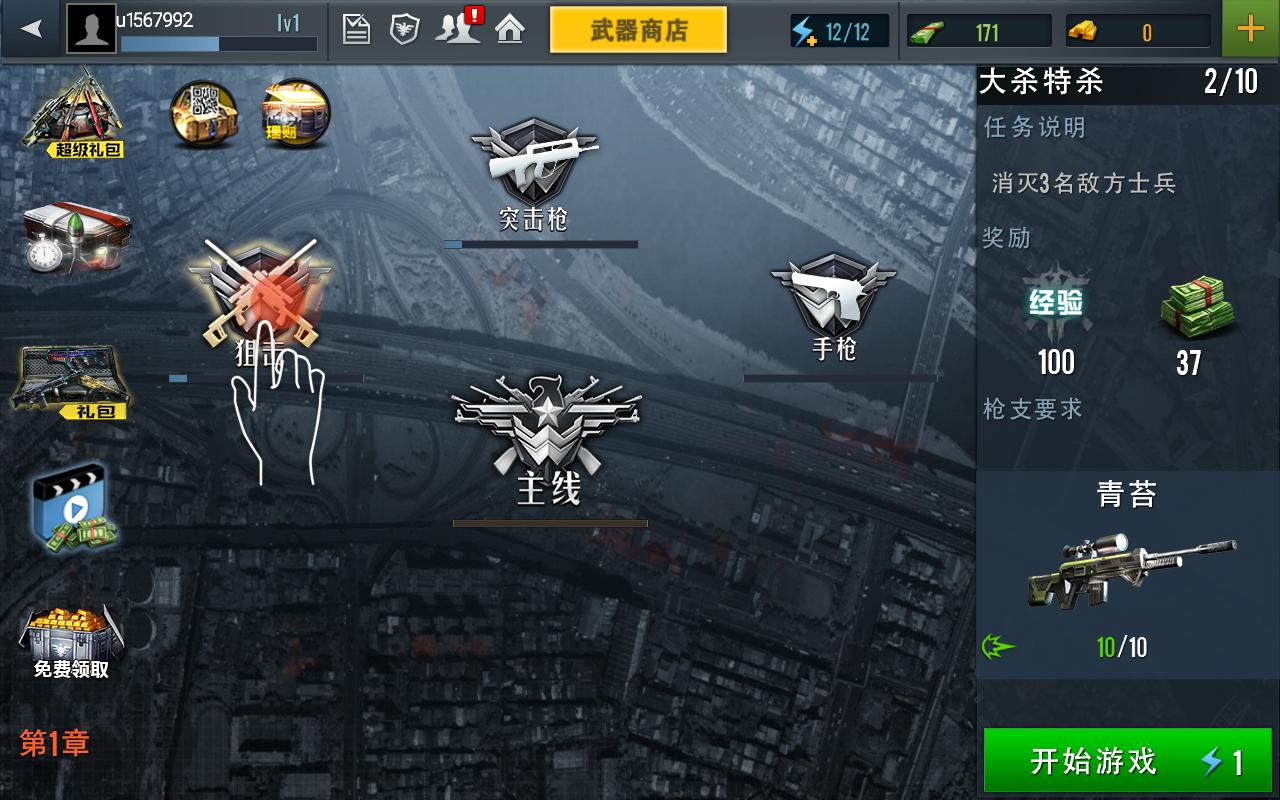Open the QR code chest icon

[203, 110]
